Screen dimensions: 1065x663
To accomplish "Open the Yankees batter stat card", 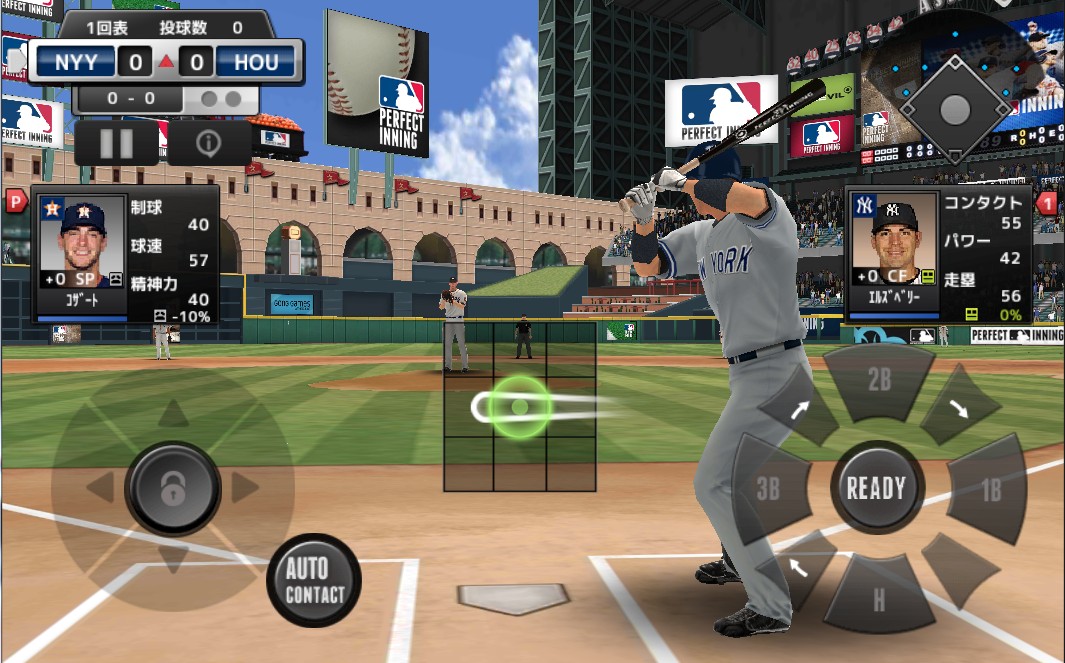I will [x=937, y=254].
